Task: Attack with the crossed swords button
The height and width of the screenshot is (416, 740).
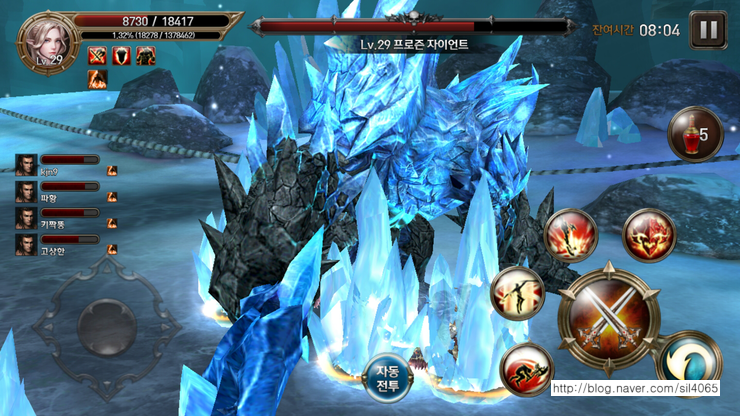Action: [609, 316]
